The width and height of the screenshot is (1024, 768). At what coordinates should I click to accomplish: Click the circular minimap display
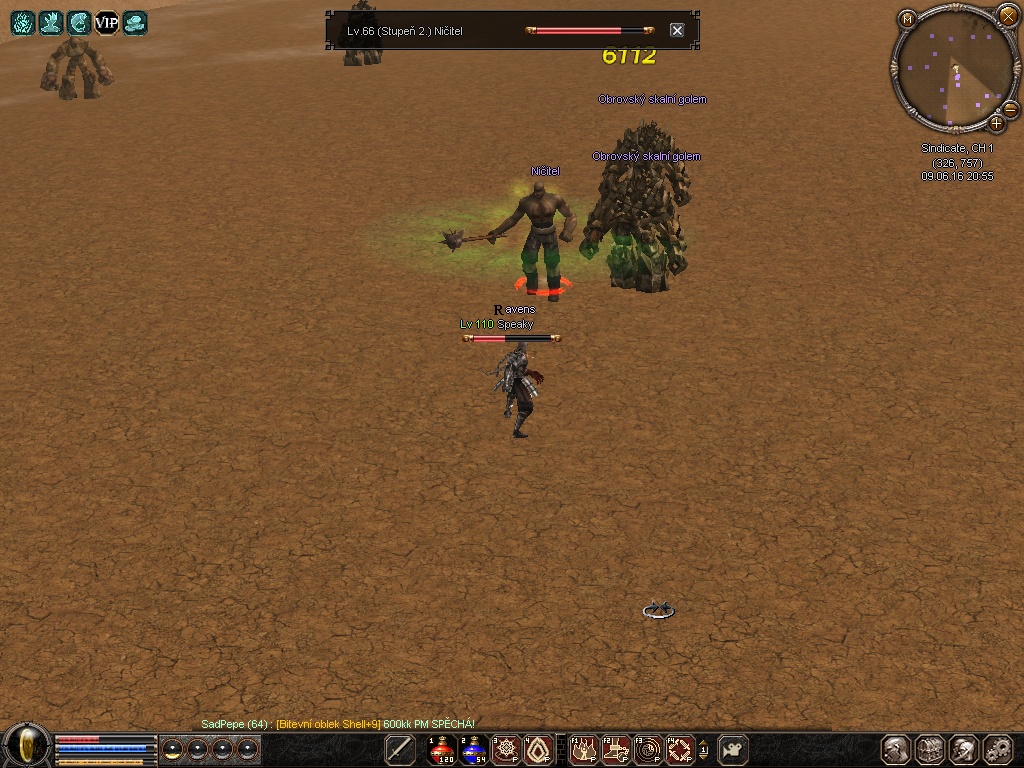952,72
